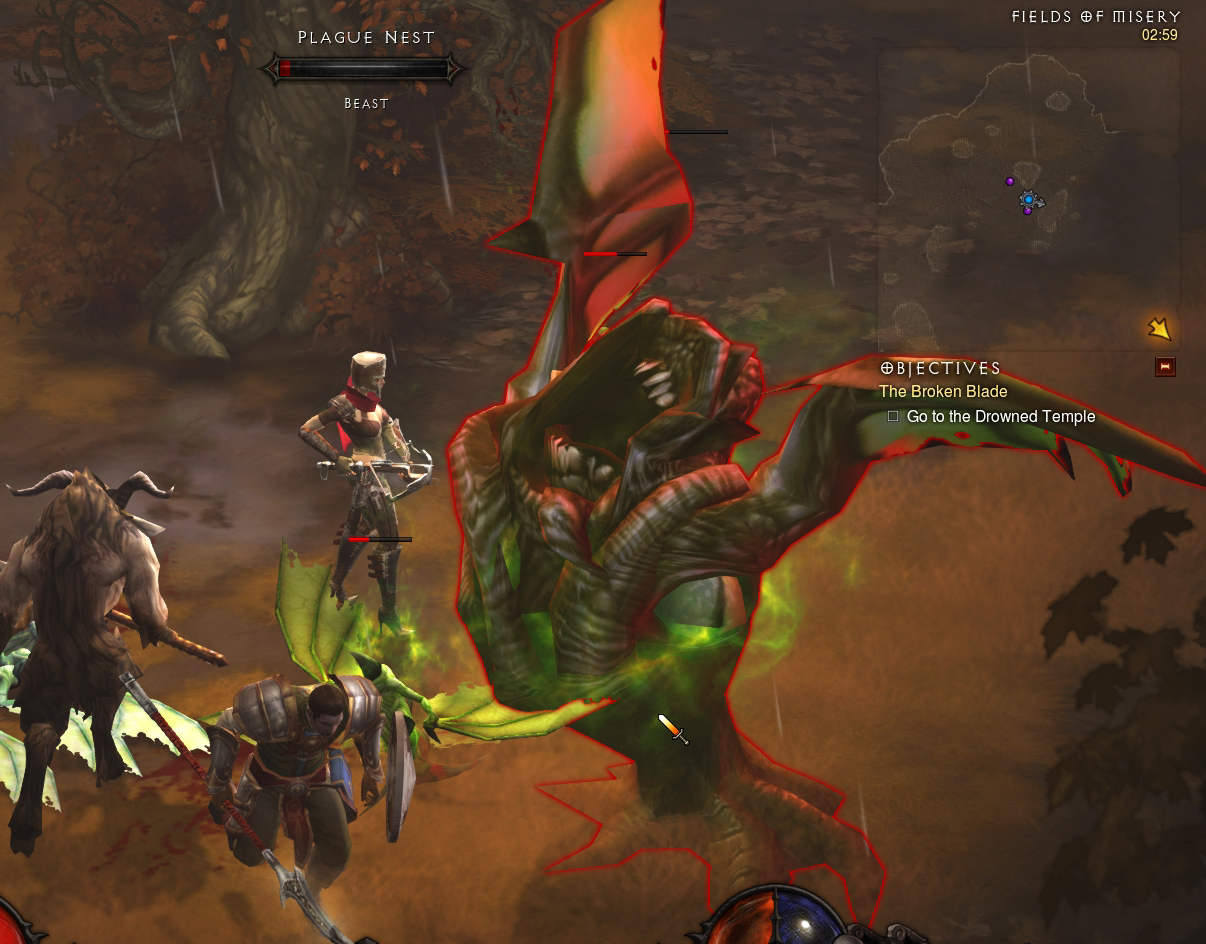
Task: Click the Go to the Drowned Temple objective
Action: point(1000,416)
